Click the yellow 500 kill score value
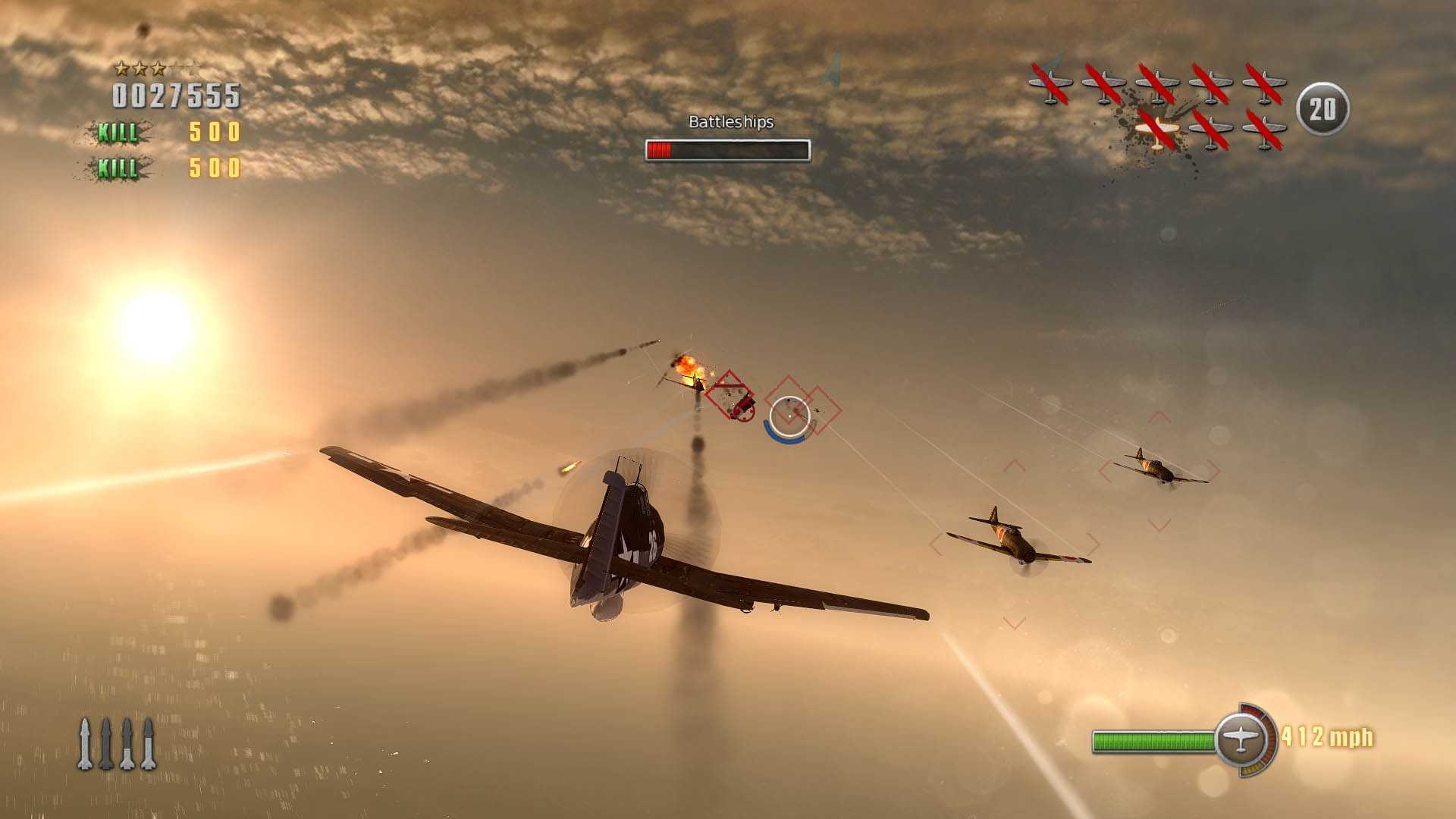 (213, 131)
